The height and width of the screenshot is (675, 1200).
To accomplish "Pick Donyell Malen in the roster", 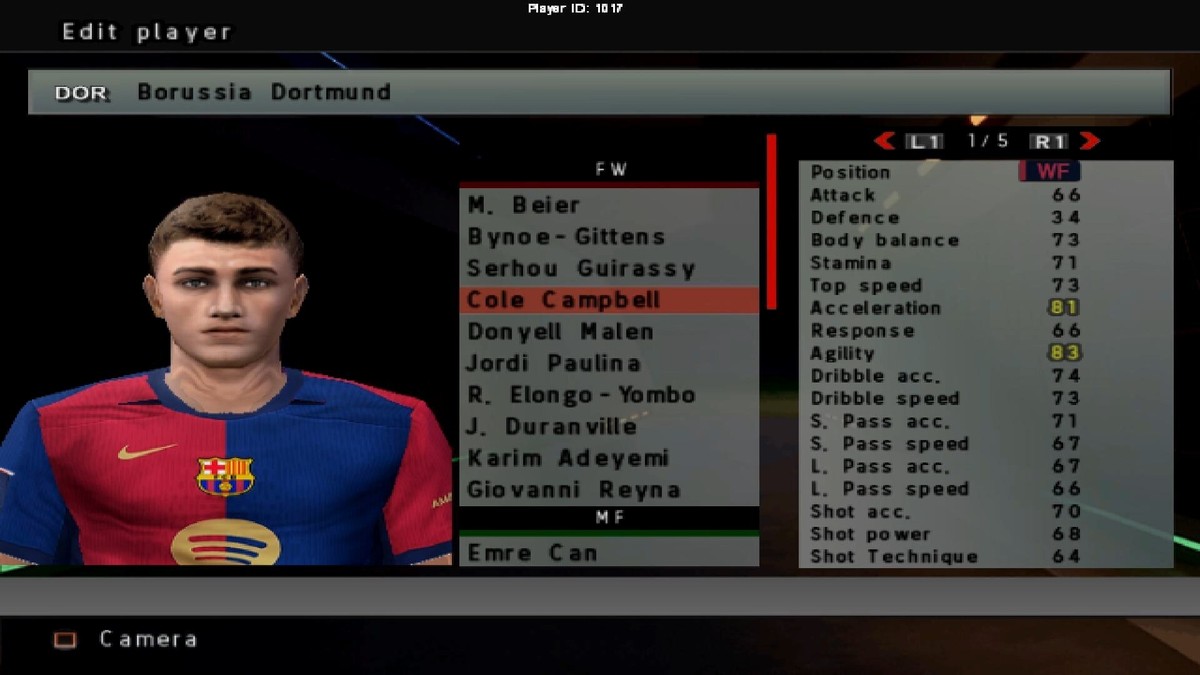I will (608, 332).
